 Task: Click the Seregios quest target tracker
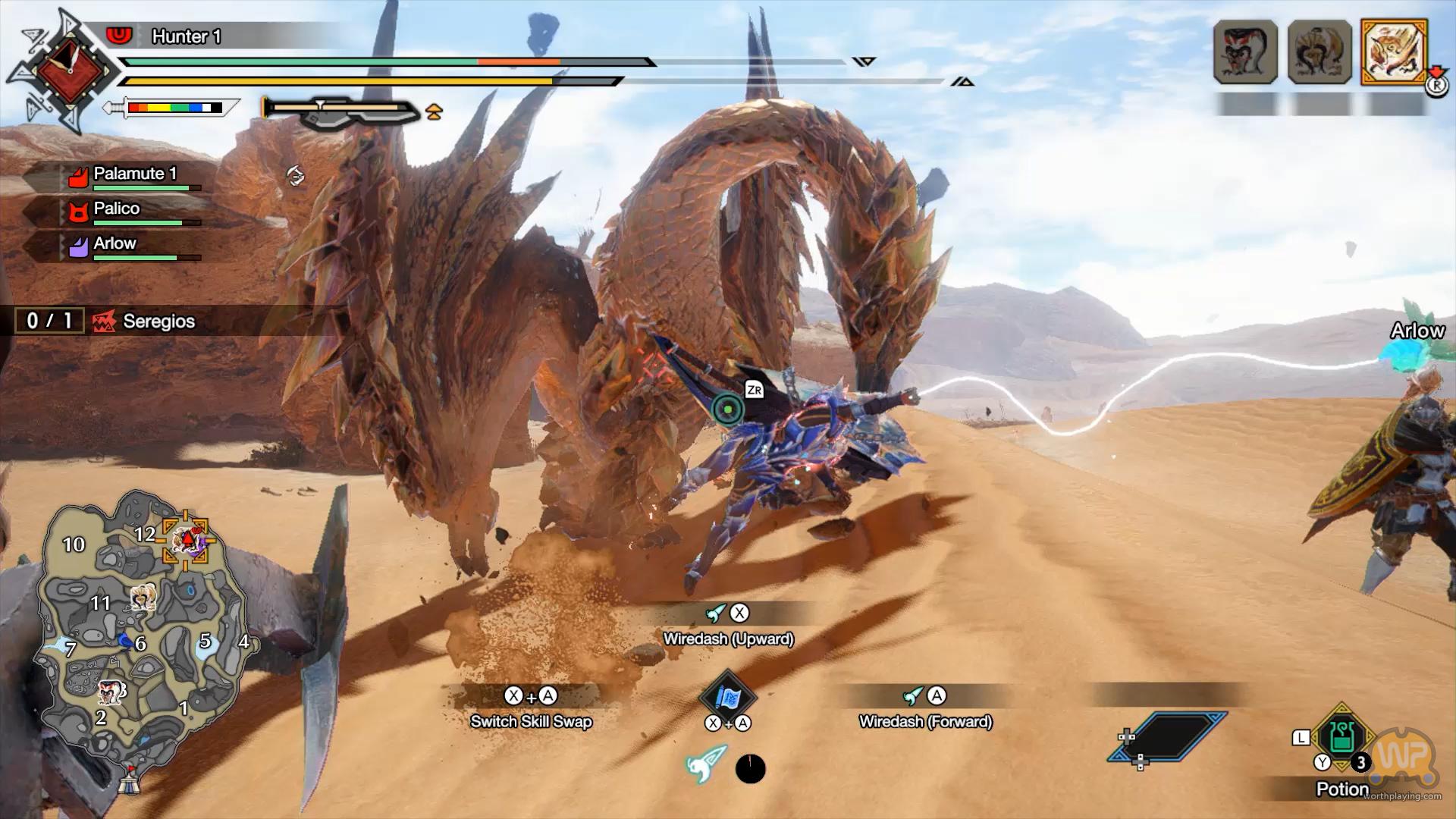click(x=144, y=322)
